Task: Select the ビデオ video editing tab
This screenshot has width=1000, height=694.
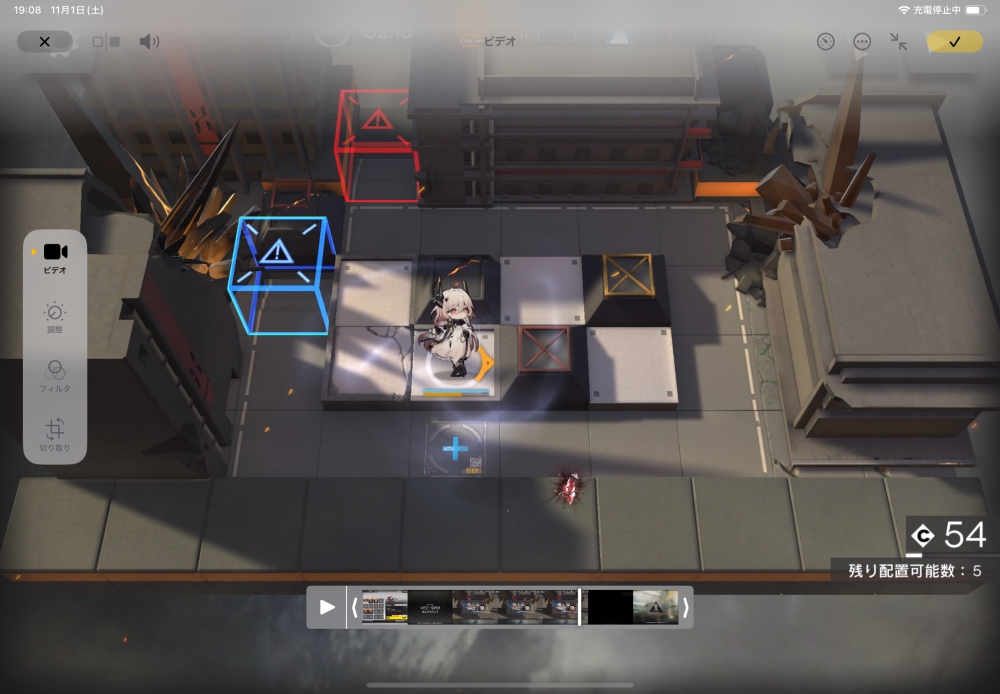Action: click(x=56, y=257)
